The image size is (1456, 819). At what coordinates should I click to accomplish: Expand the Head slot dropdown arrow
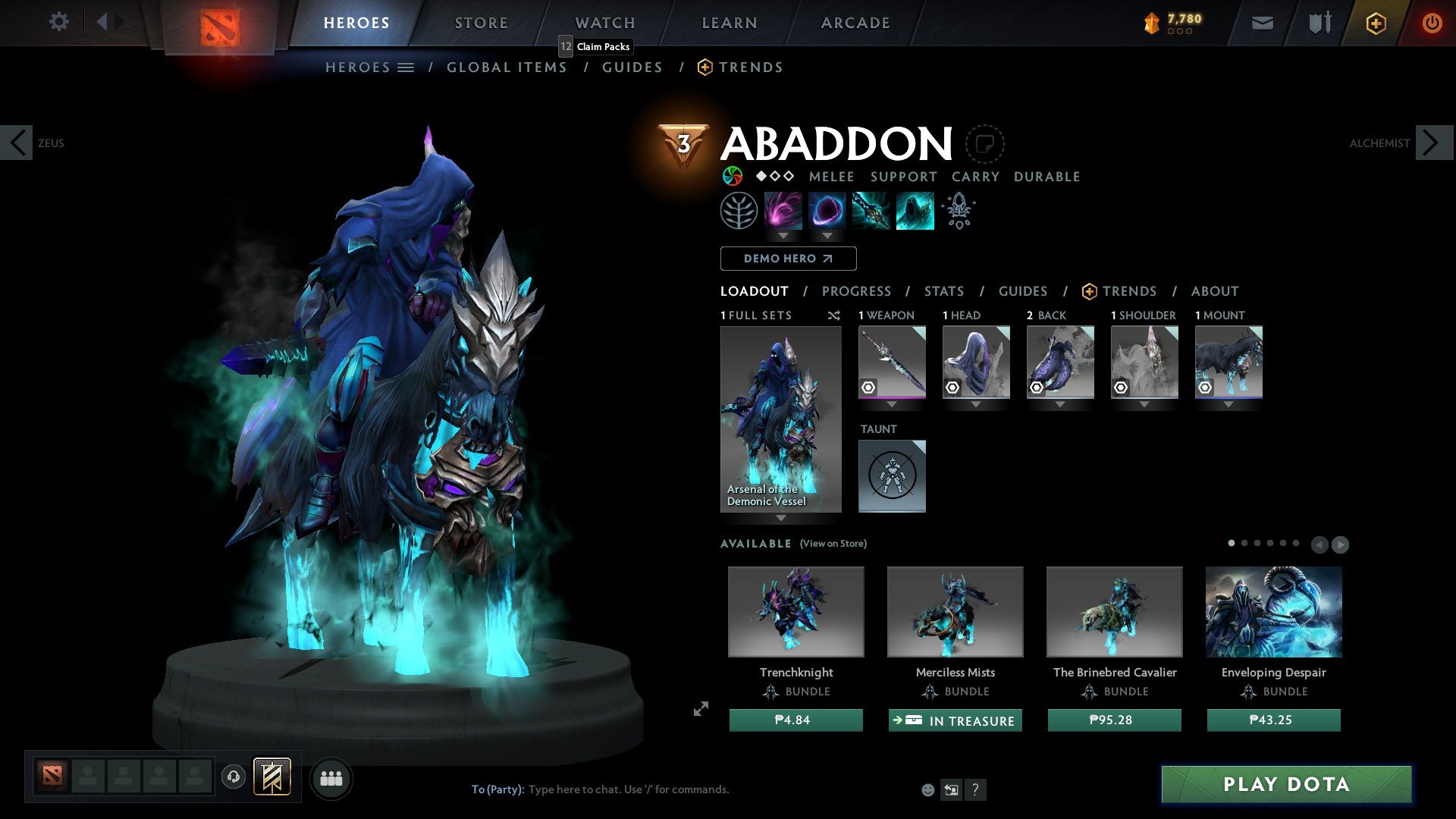click(976, 405)
